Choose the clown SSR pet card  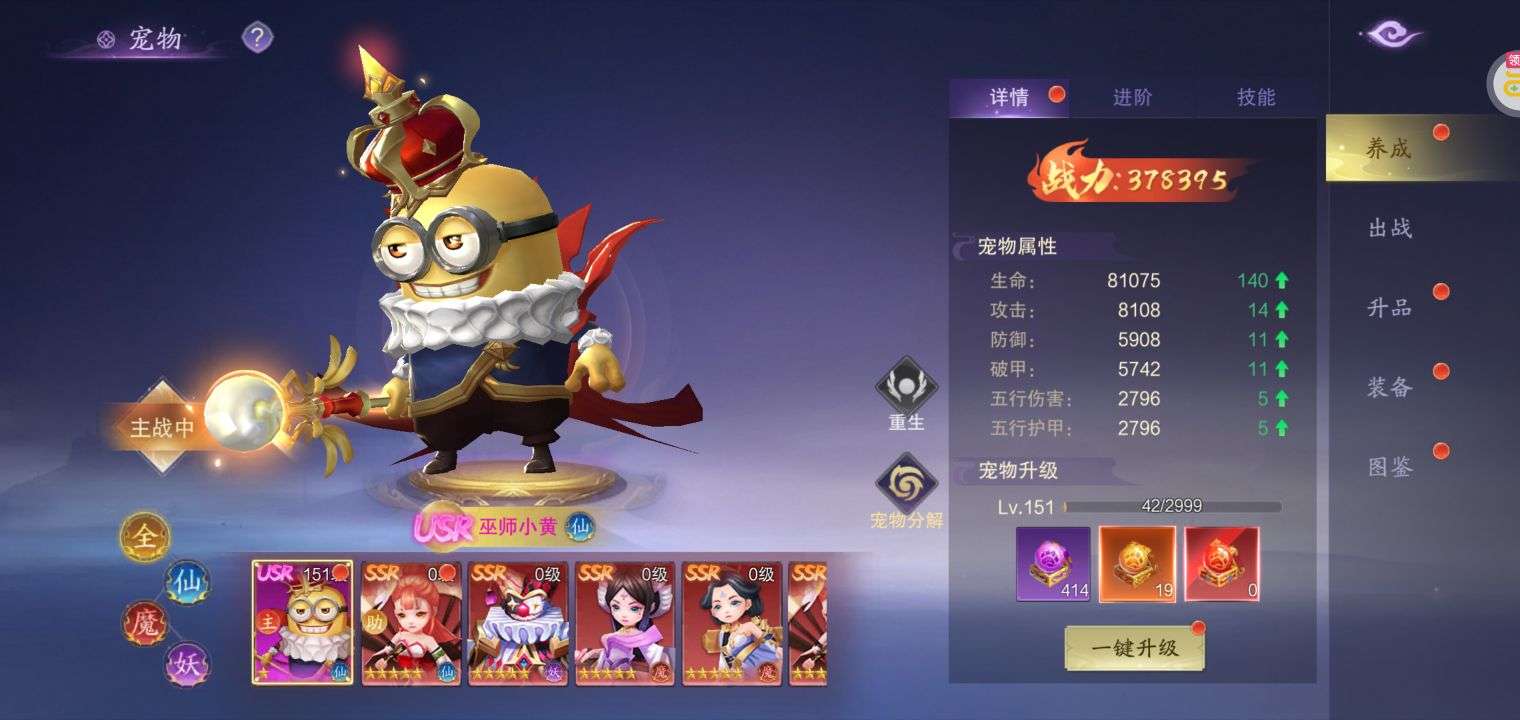point(518,622)
